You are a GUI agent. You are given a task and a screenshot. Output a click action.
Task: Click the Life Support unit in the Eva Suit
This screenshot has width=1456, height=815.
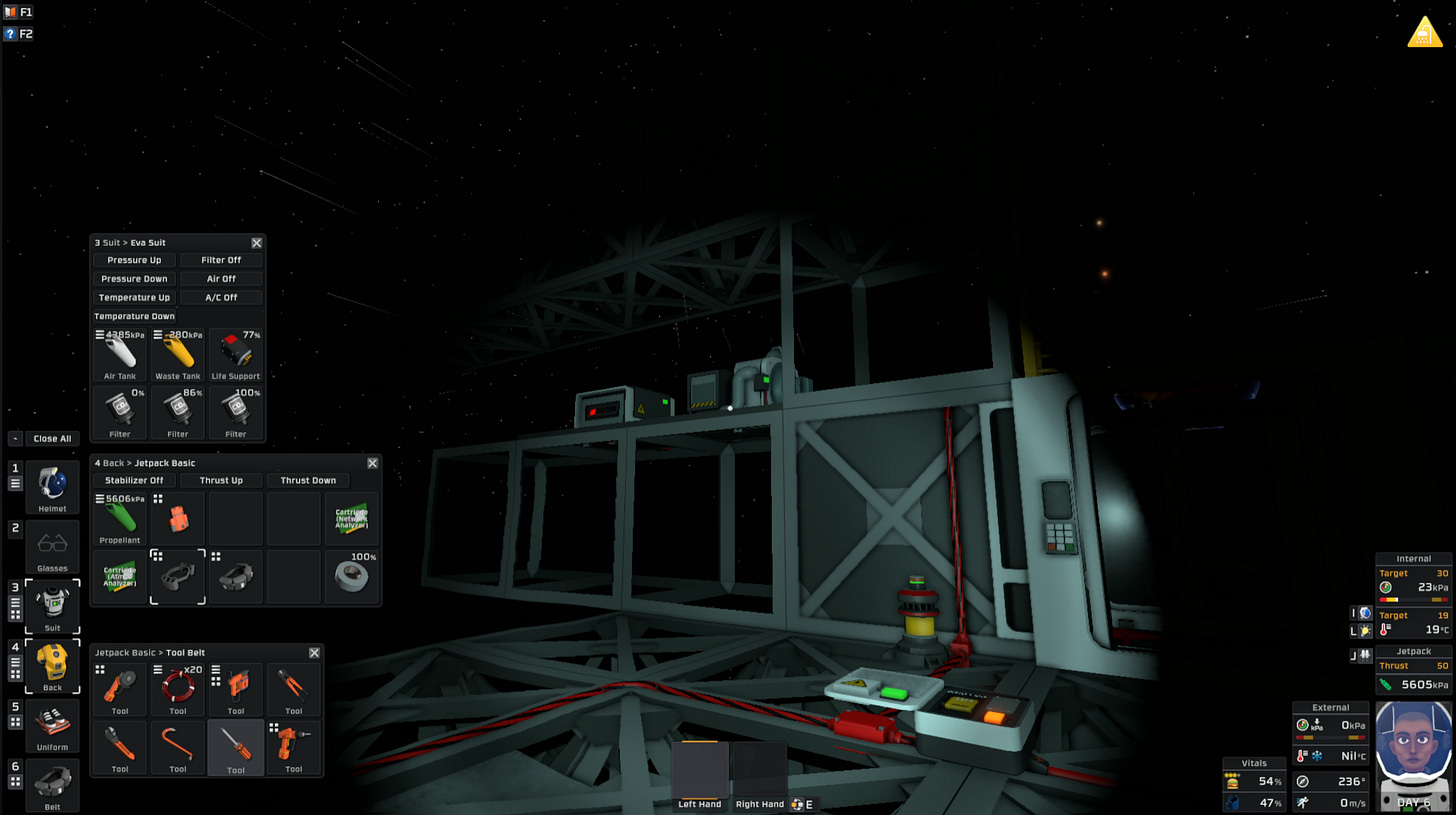pyautogui.click(x=237, y=352)
